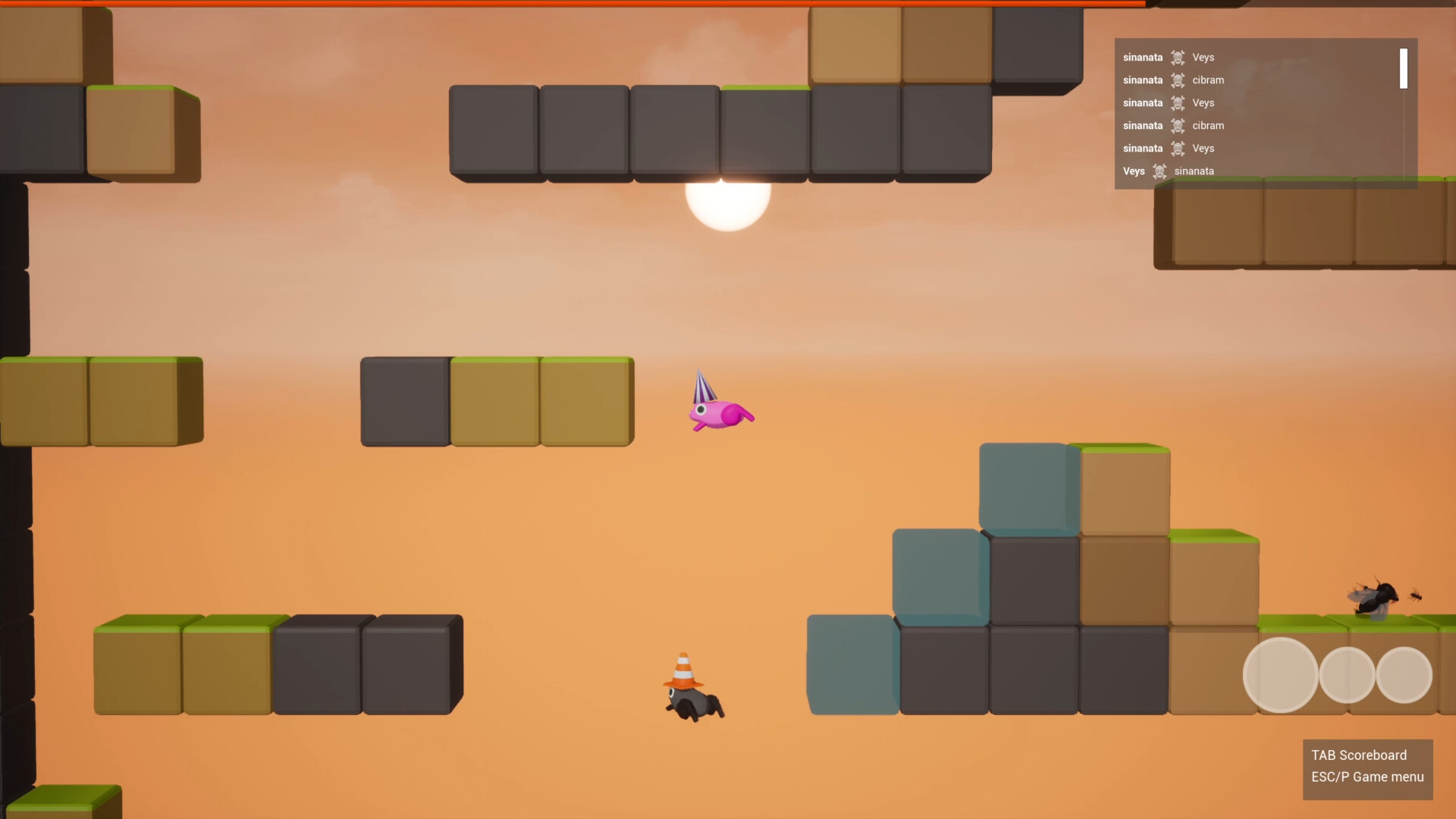Select the sinanata name in the kill feed
Screen dimensions: 1456x819
point(1143,57)
